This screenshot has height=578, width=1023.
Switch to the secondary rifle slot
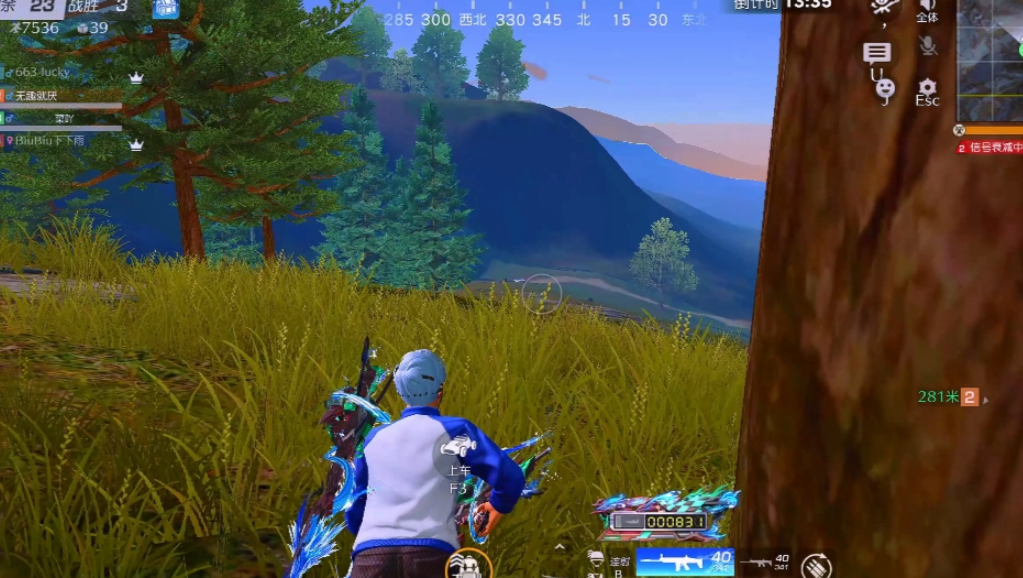765,562
